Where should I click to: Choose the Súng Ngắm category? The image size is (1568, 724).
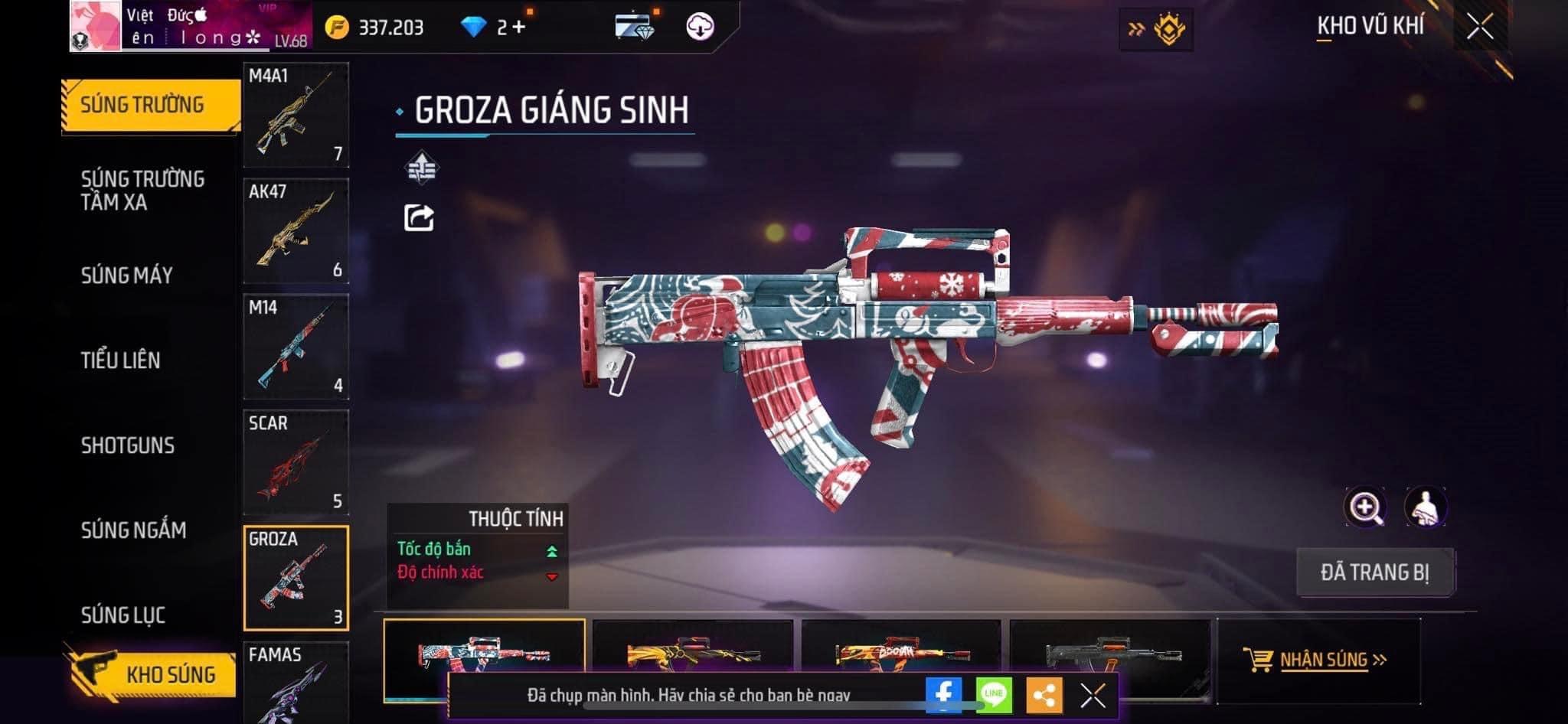pos(134,530)
